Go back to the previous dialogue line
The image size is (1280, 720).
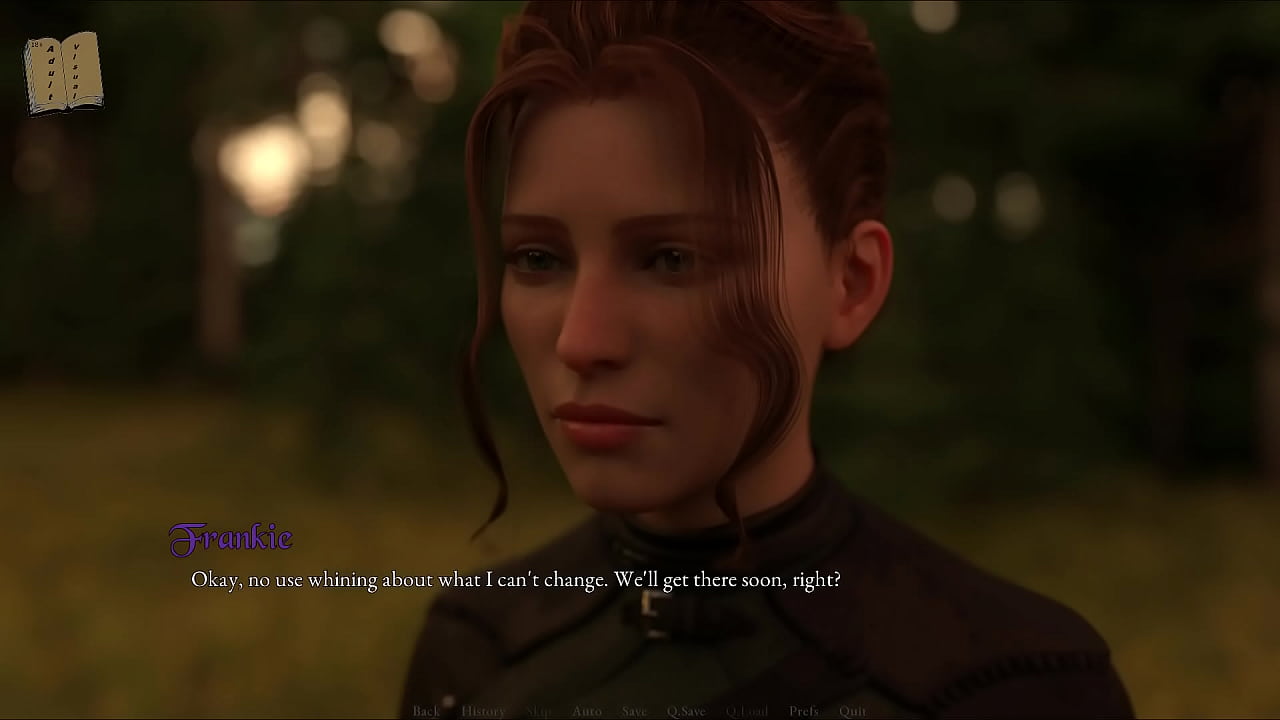426,711
